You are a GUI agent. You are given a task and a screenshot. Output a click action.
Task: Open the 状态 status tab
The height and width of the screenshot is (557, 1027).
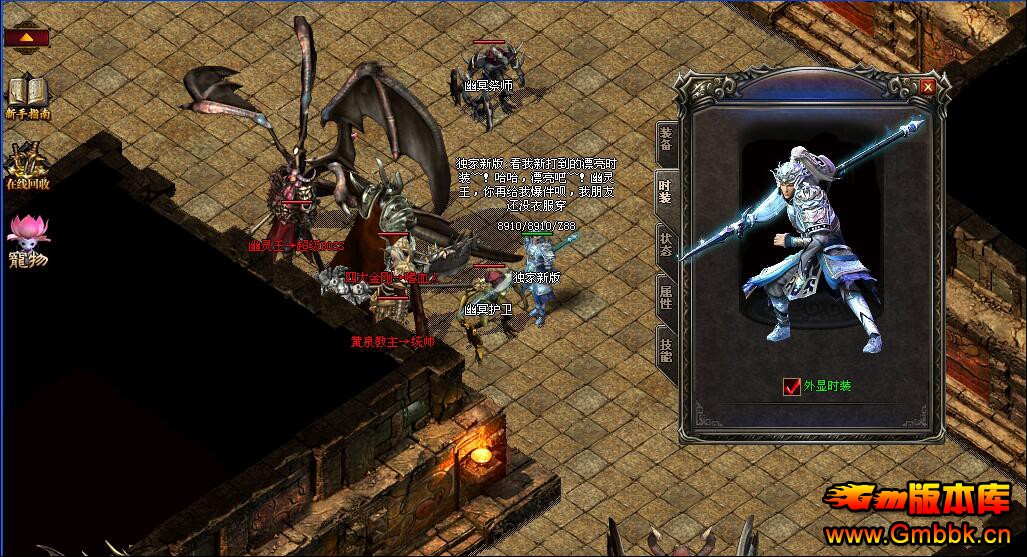[667, 243]
